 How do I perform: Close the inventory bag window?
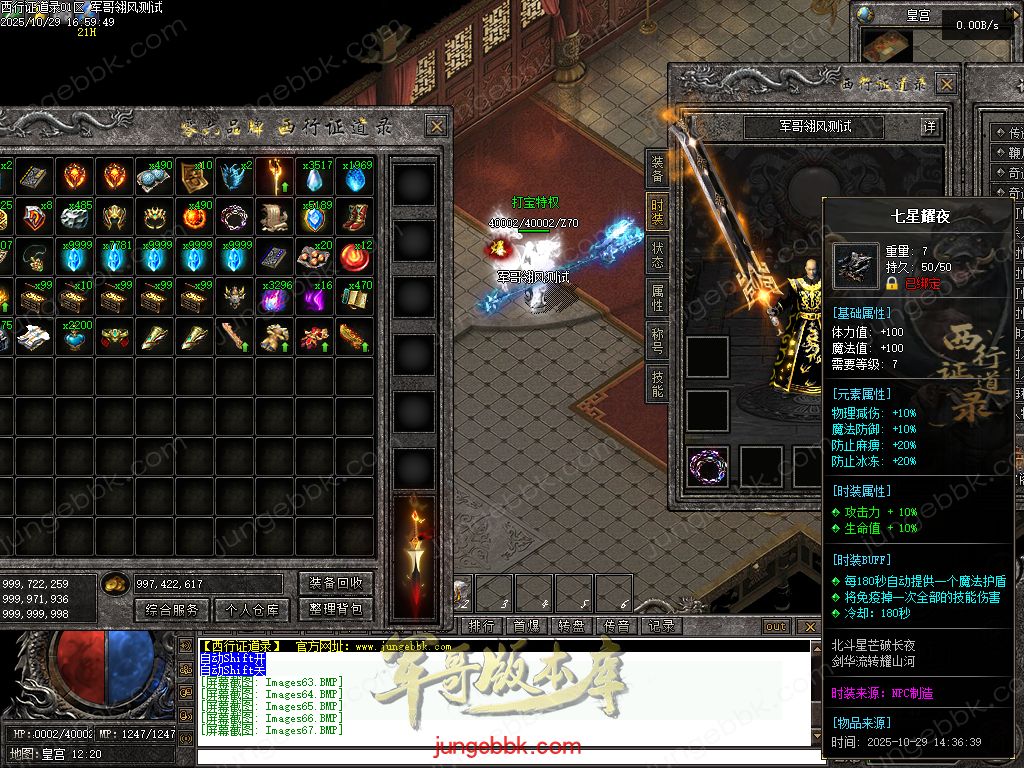(x=436, y=126)
